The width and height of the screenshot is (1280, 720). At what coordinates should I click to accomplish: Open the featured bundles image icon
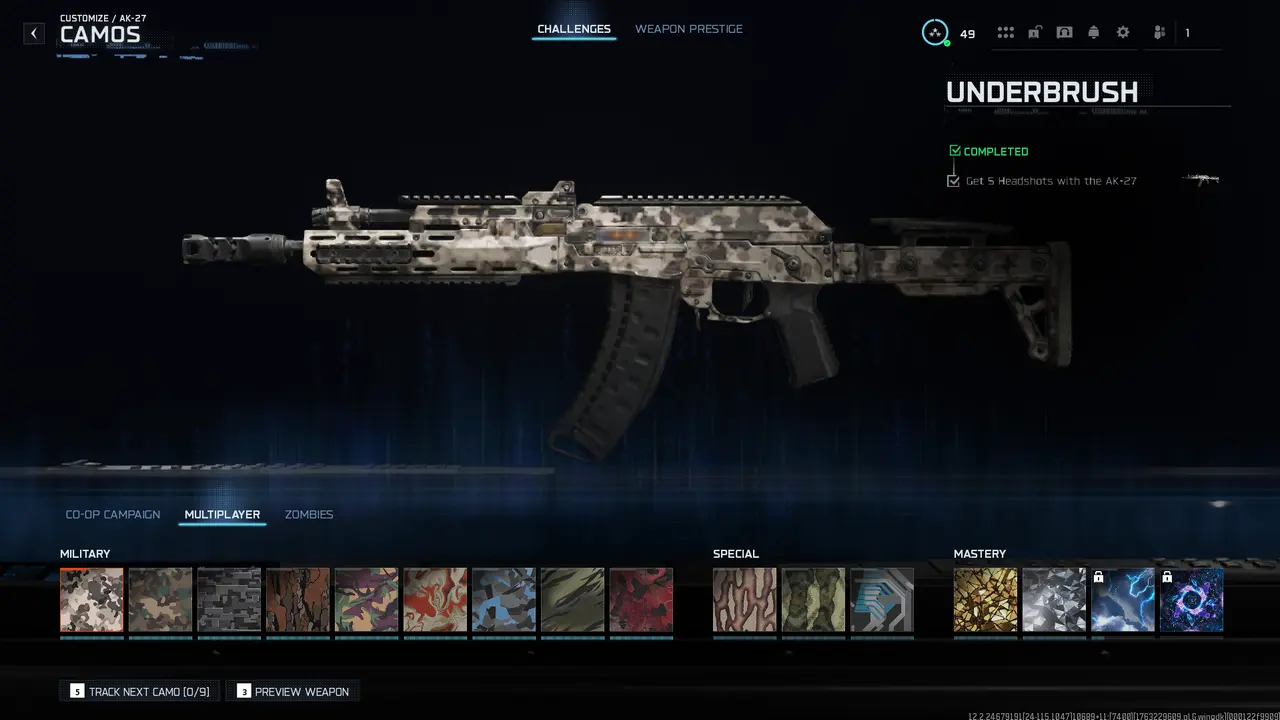[1063, 31]
